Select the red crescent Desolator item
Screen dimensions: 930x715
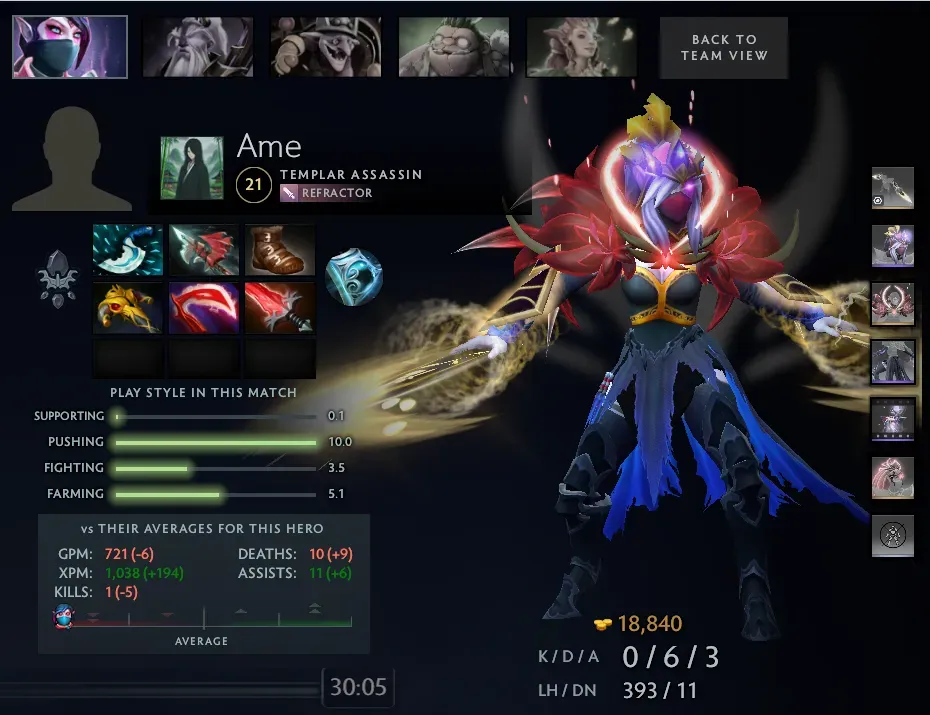(x=204, y=307)
